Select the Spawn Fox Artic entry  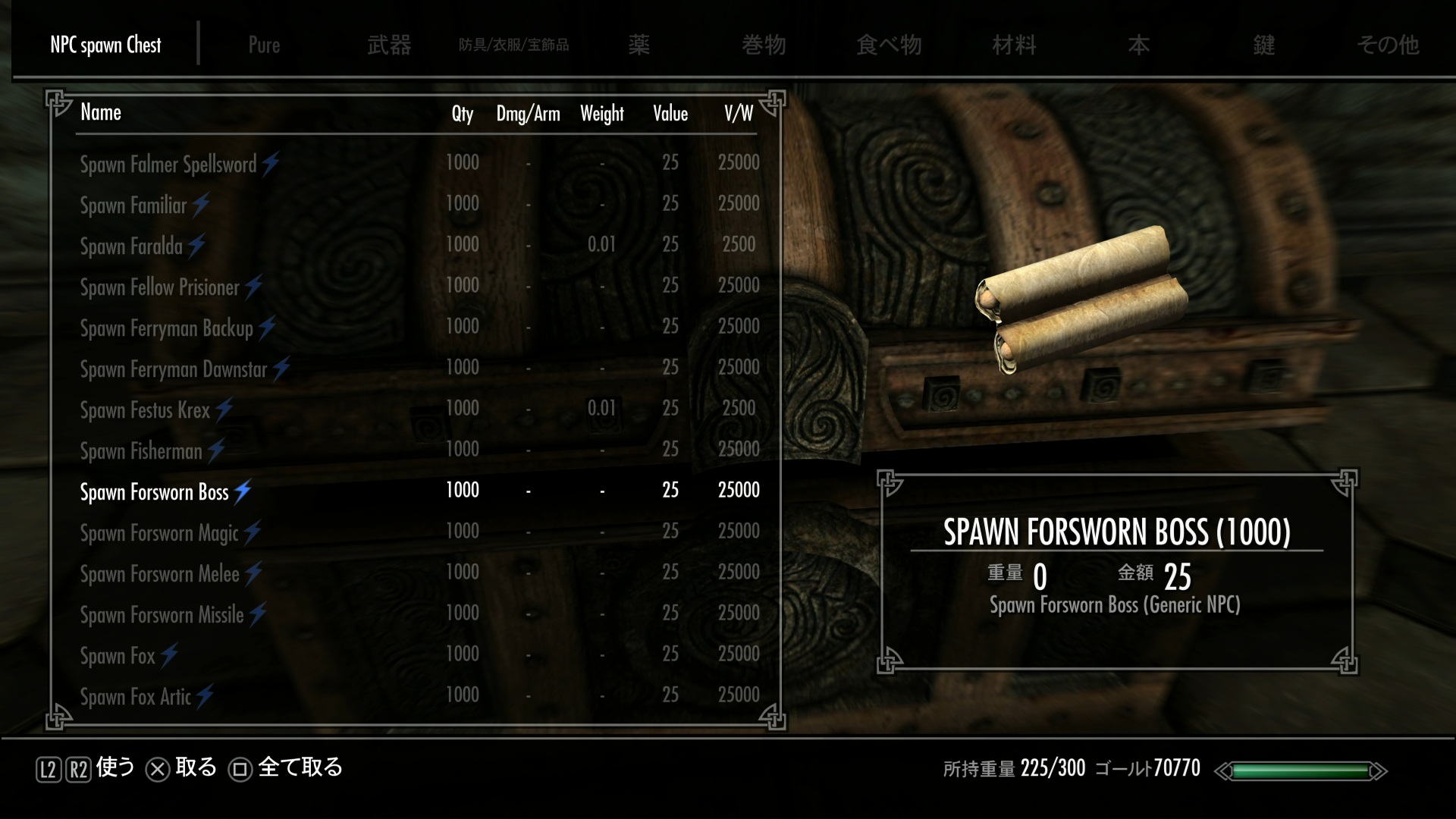coord(136,697)
